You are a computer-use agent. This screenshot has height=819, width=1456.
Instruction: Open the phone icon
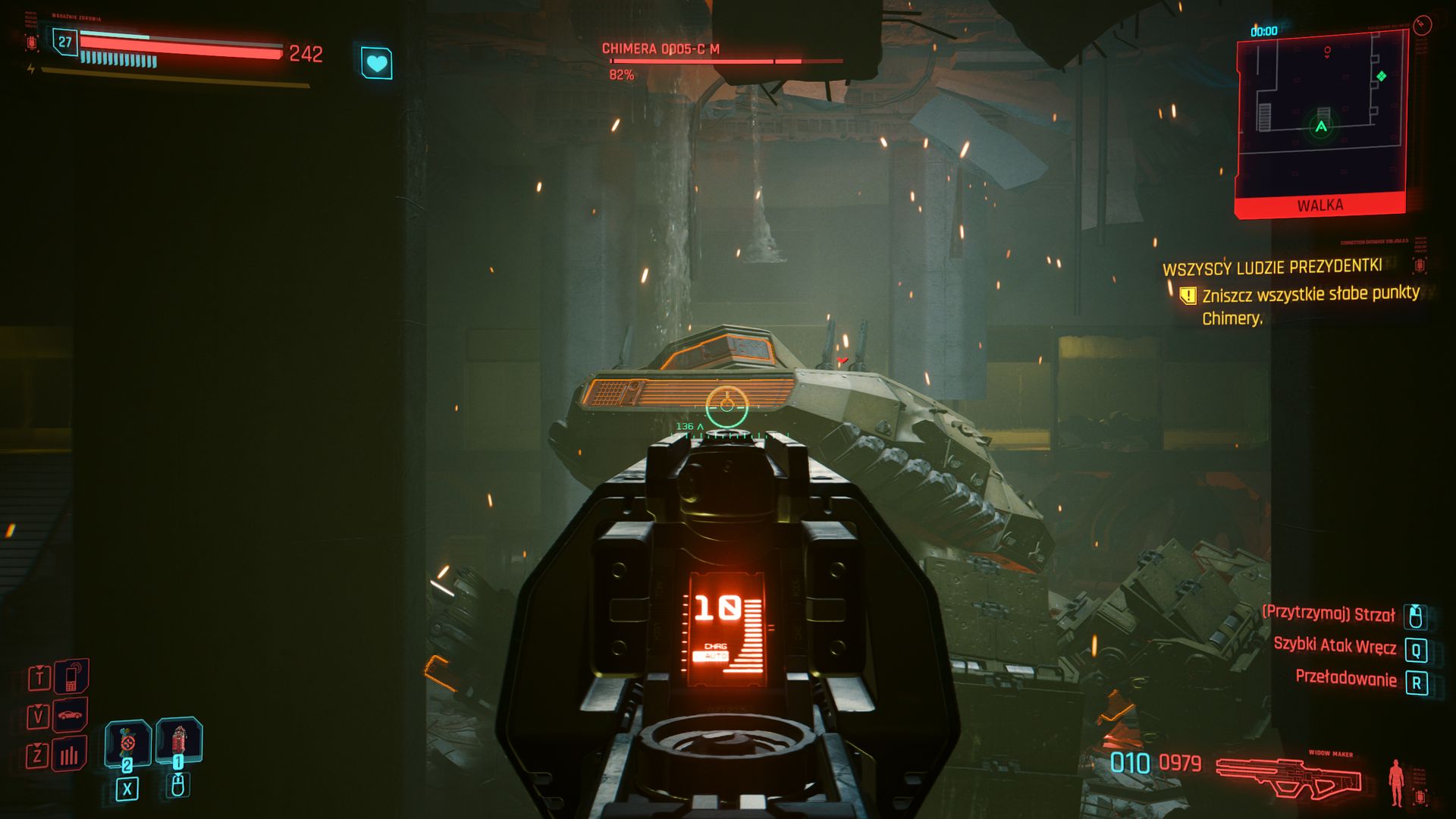(71, 677)
